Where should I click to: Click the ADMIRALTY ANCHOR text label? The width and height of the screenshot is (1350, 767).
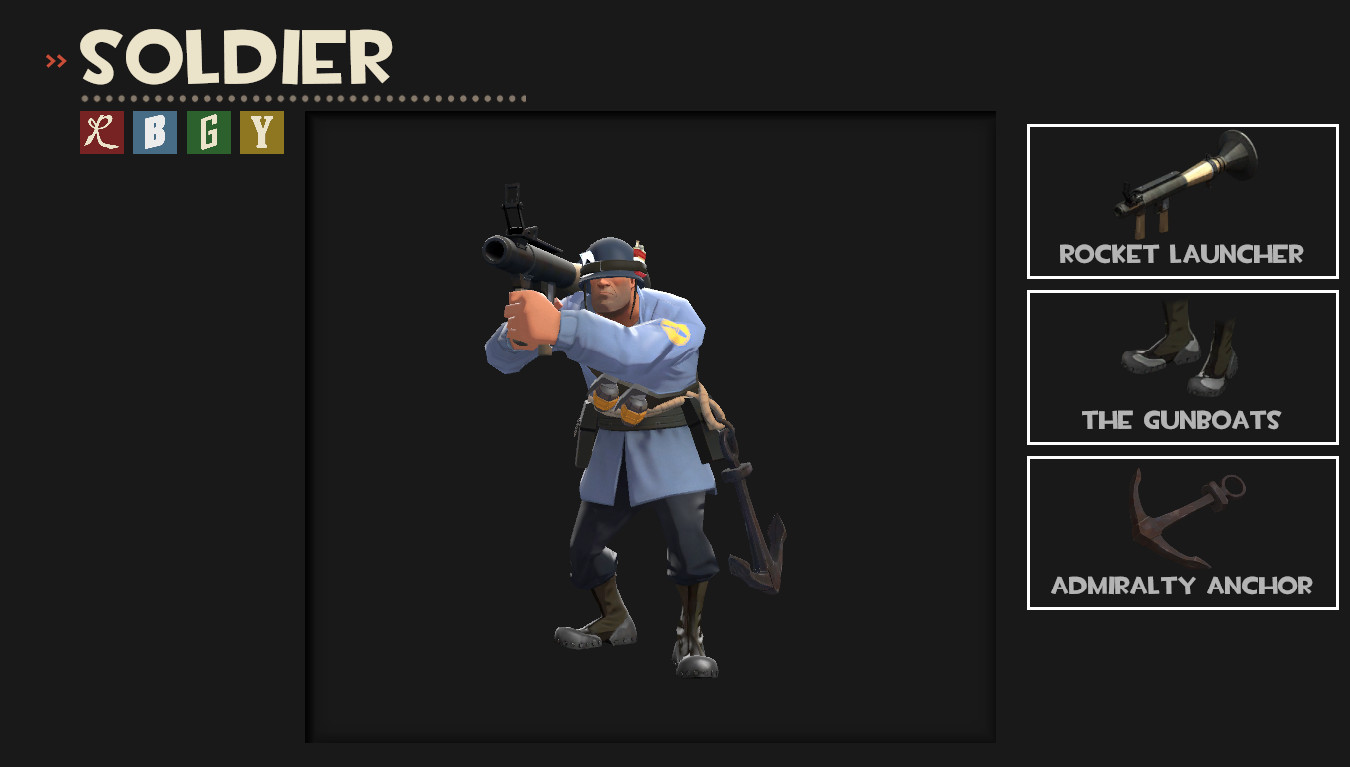1182,587
